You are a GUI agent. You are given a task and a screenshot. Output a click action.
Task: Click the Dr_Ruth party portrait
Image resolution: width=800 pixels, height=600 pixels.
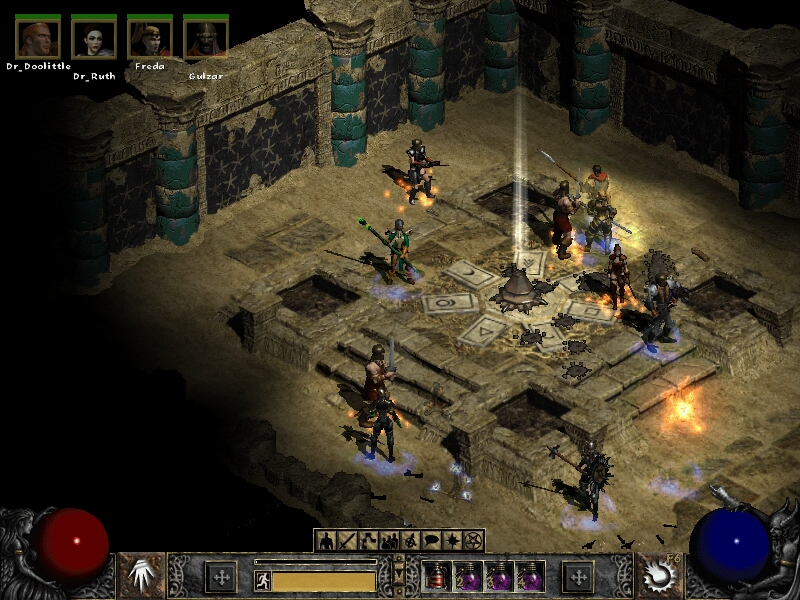94,36
